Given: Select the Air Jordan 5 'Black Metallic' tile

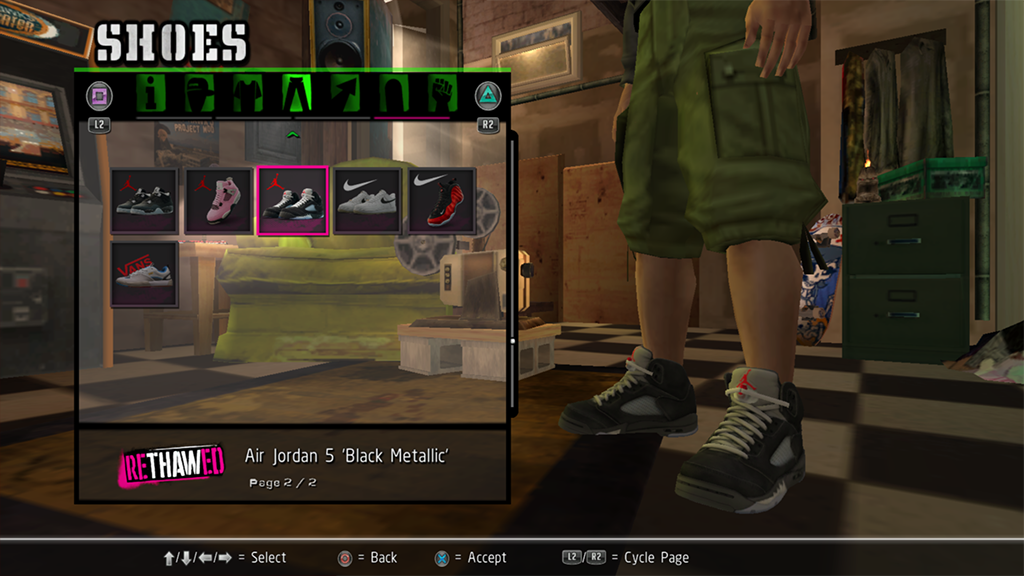Looking at the screenshot, I should pos(293,201).
